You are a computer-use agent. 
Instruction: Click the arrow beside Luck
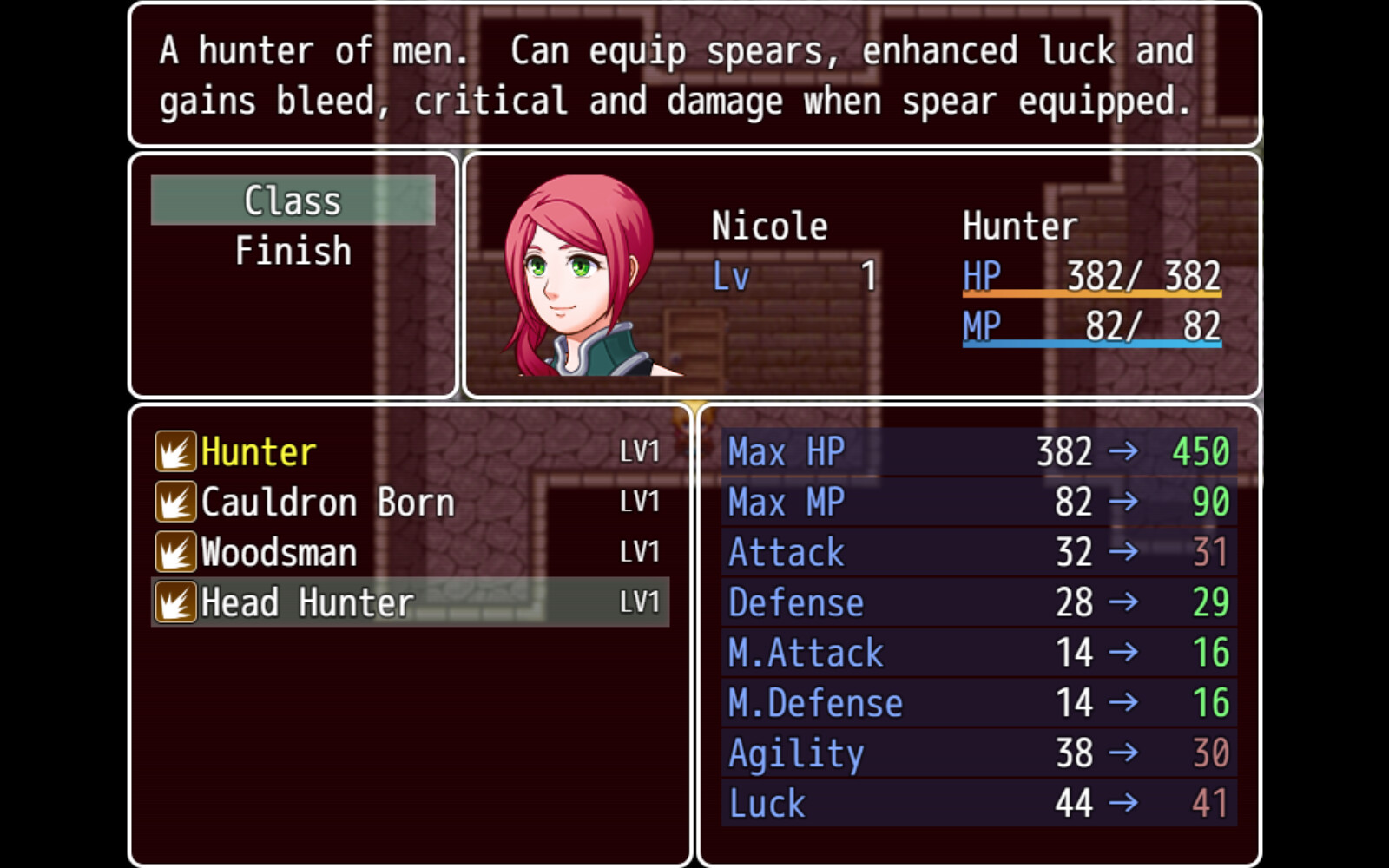click(1125, 803)
